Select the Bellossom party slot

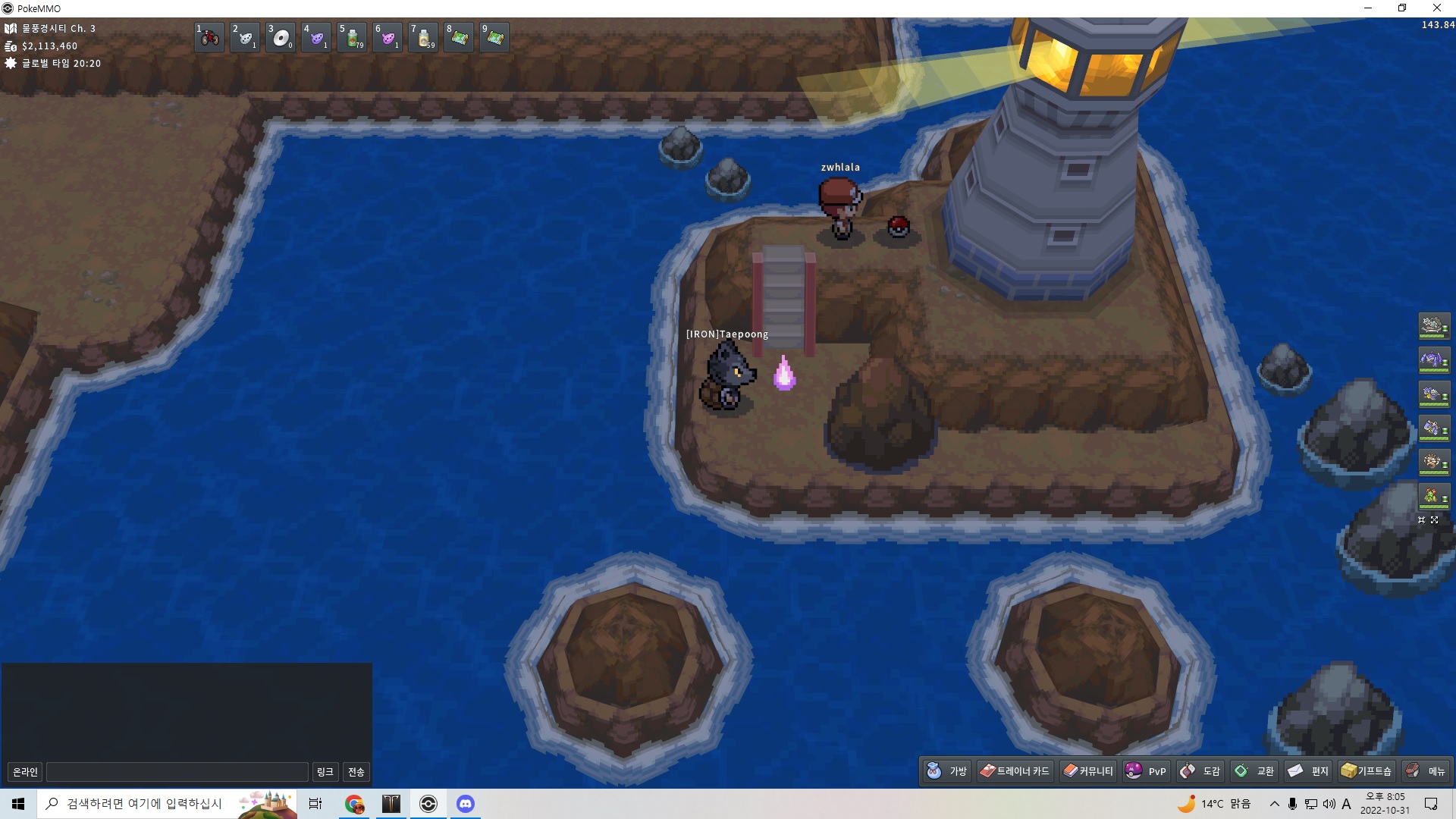1433,497
